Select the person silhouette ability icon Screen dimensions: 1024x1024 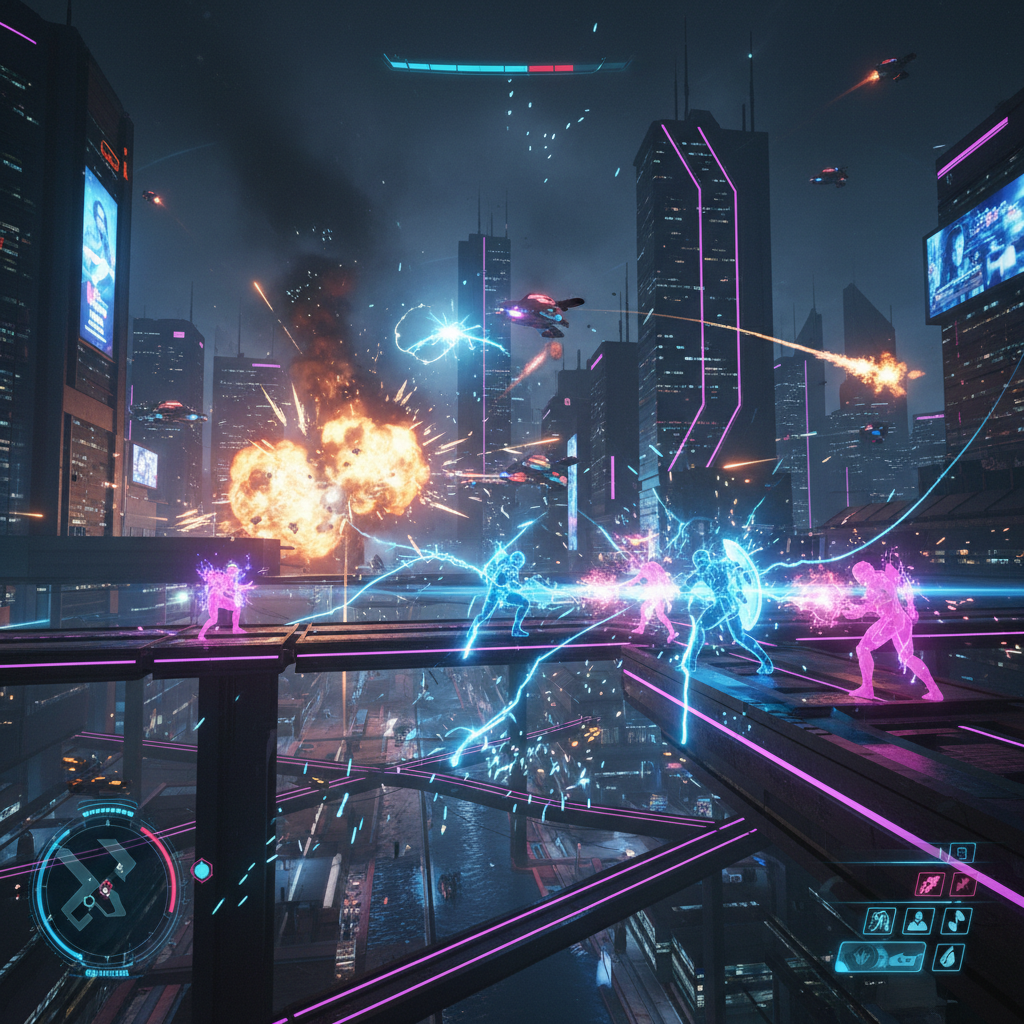(918, 921)
